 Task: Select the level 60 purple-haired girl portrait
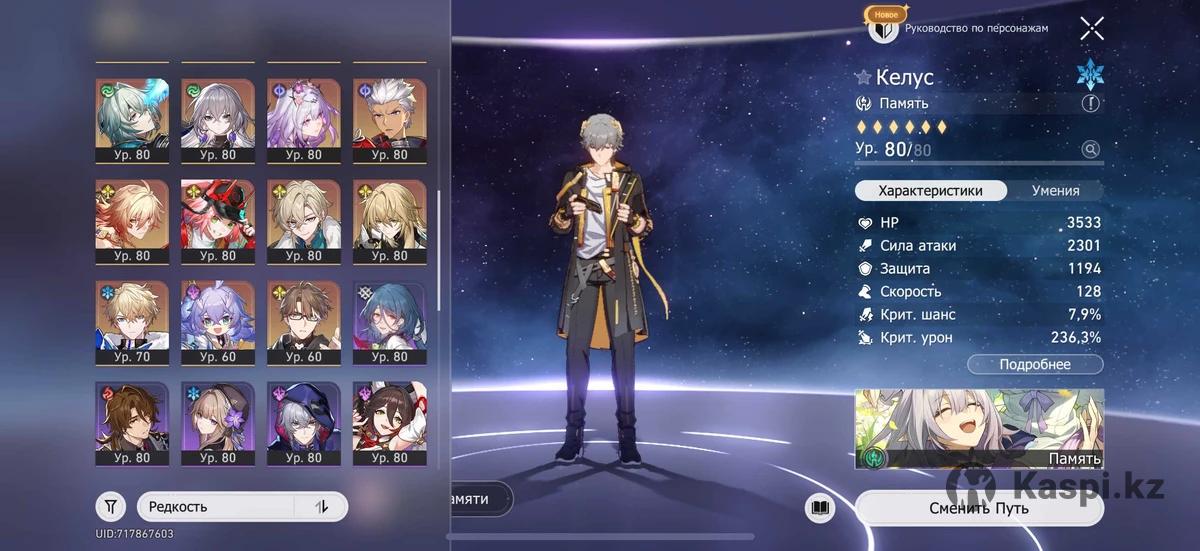(x=217, y=321)
